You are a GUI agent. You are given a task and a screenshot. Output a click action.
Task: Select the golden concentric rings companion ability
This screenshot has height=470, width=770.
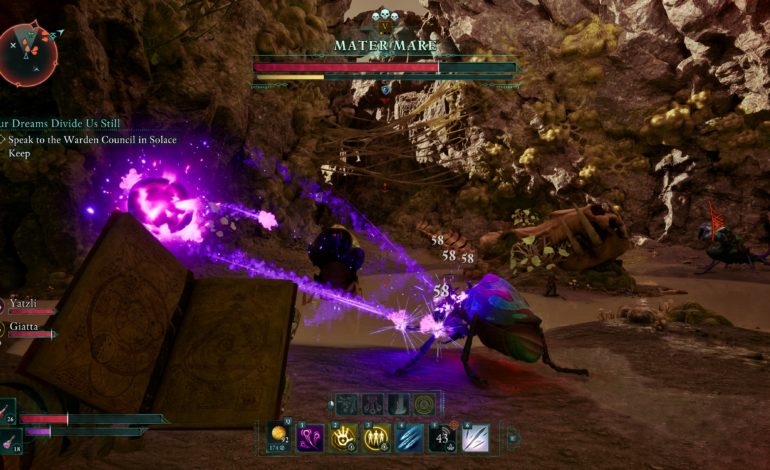coord(424,404)
